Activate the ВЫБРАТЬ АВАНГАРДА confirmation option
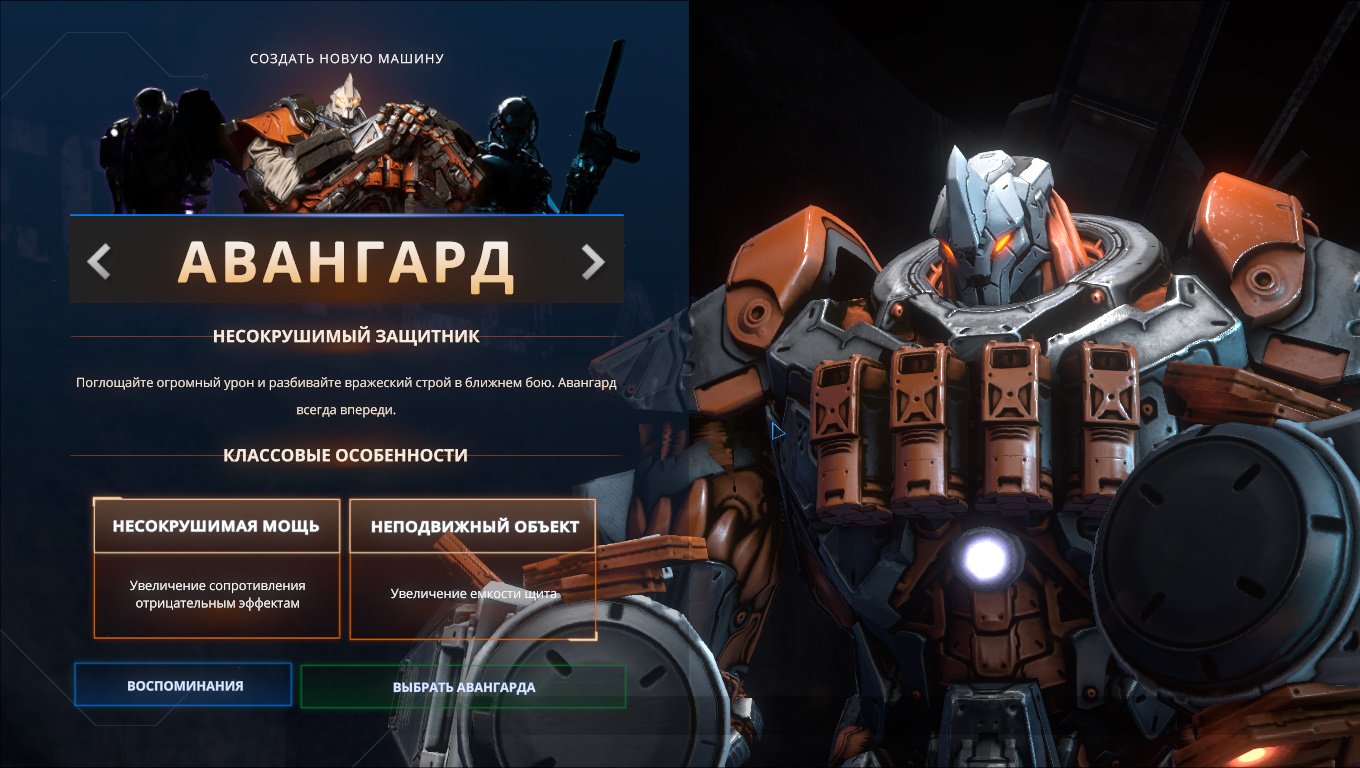 (x=463, y=687)
